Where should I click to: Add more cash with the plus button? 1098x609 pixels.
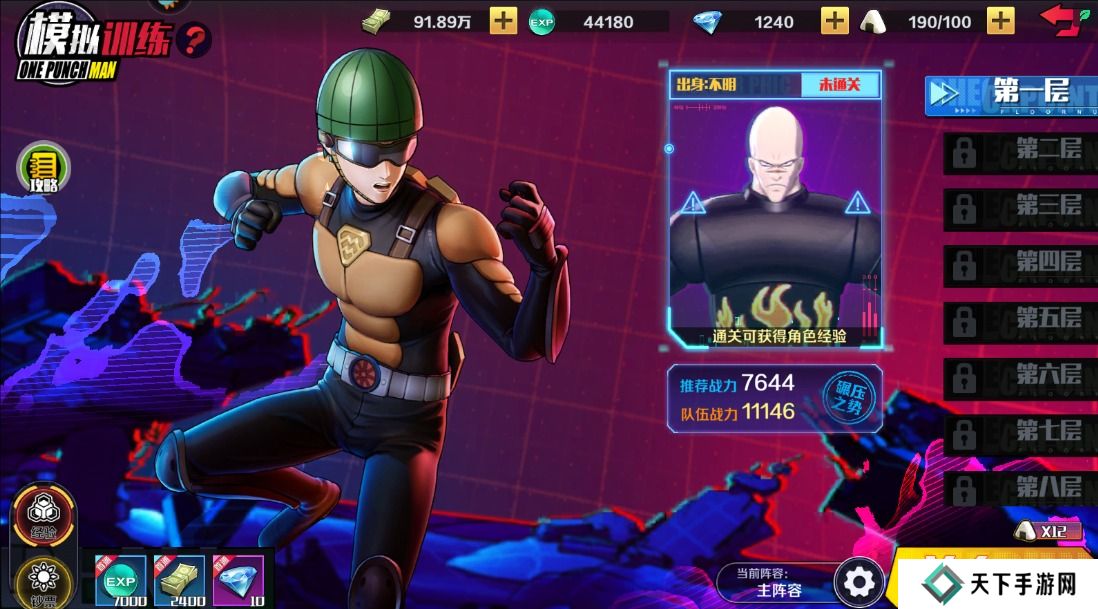[504, 21]
